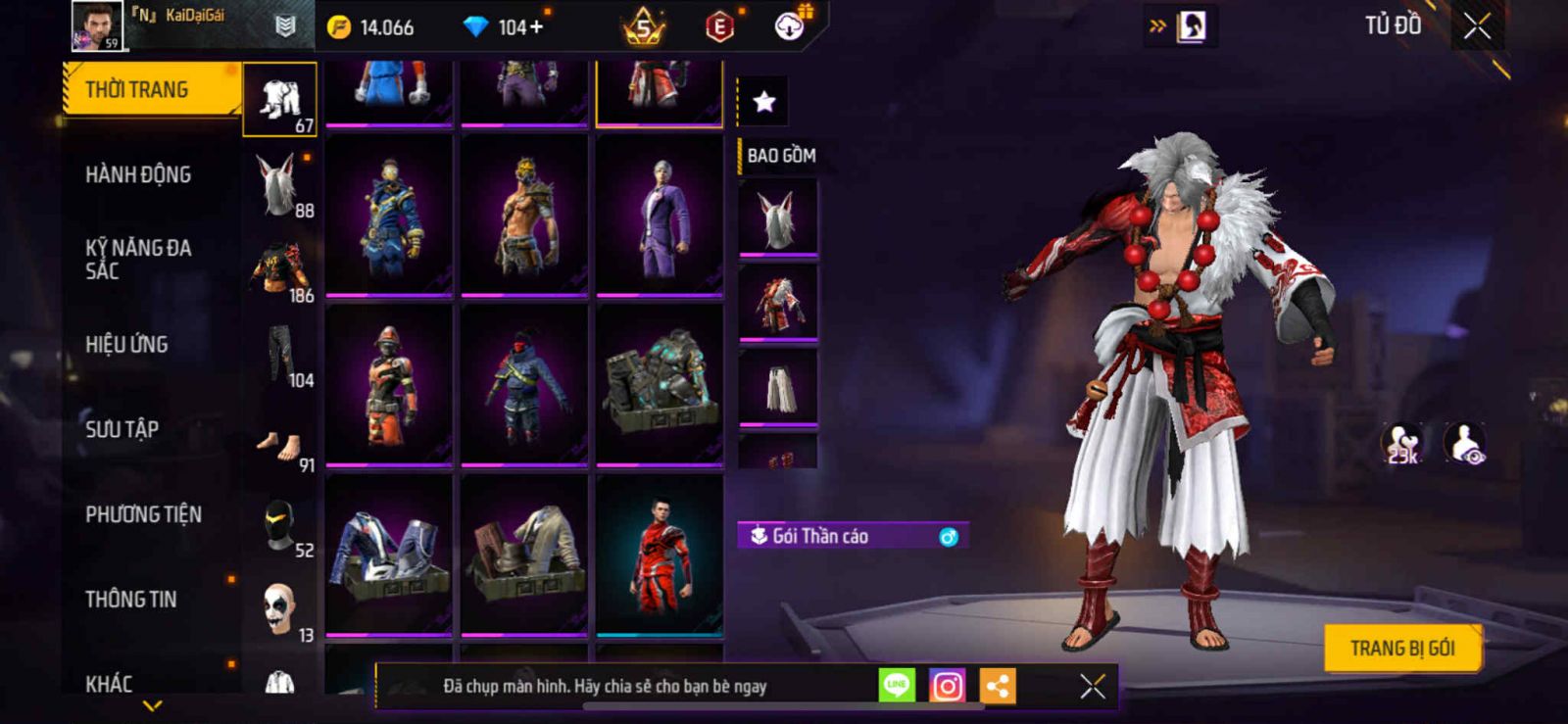View the white pants bundle item
Image resolution: width=1568 pixels, height=724 pixels.
[x=777, y=386]
